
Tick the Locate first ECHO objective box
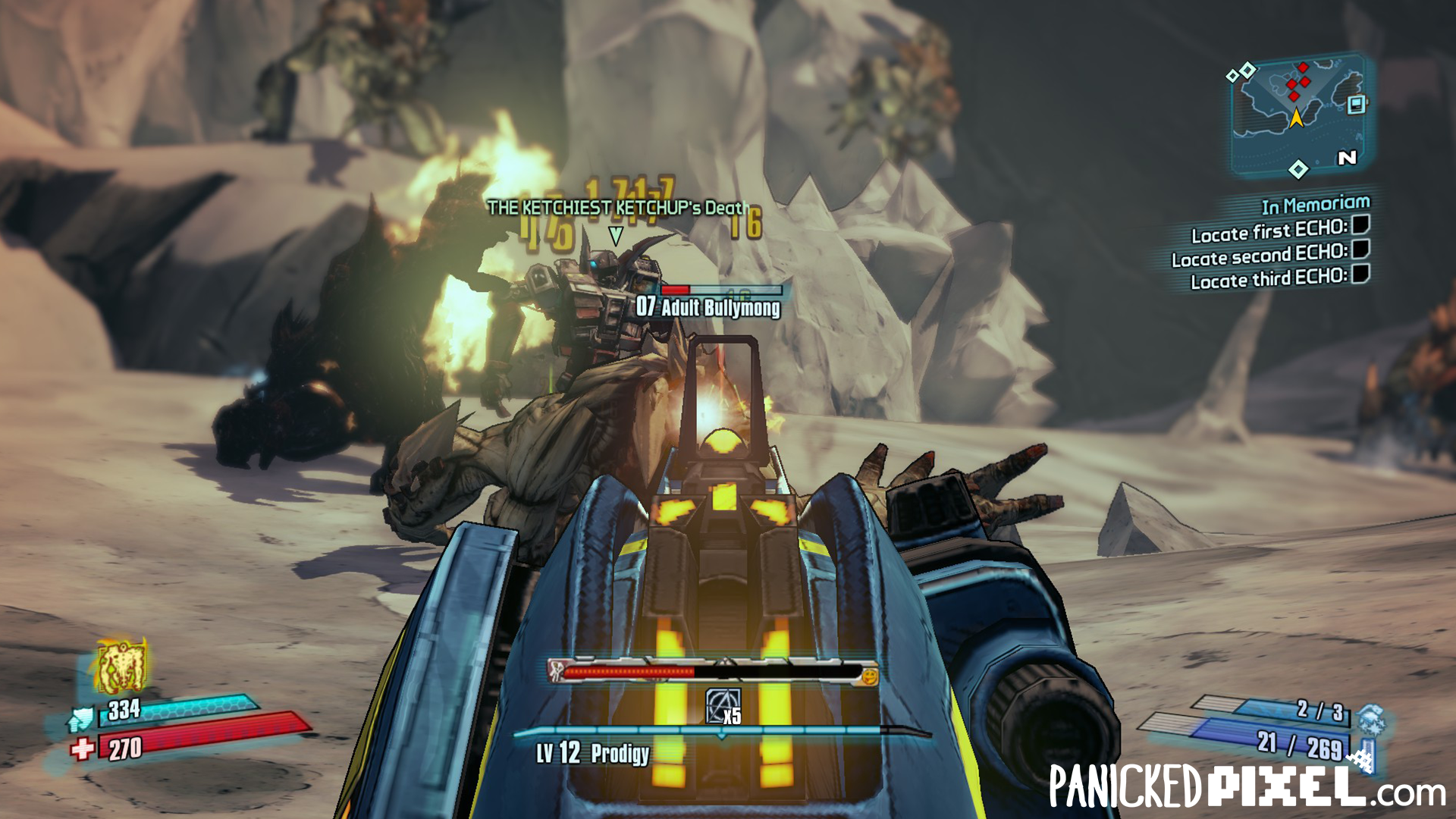[x=1361, y=224]
